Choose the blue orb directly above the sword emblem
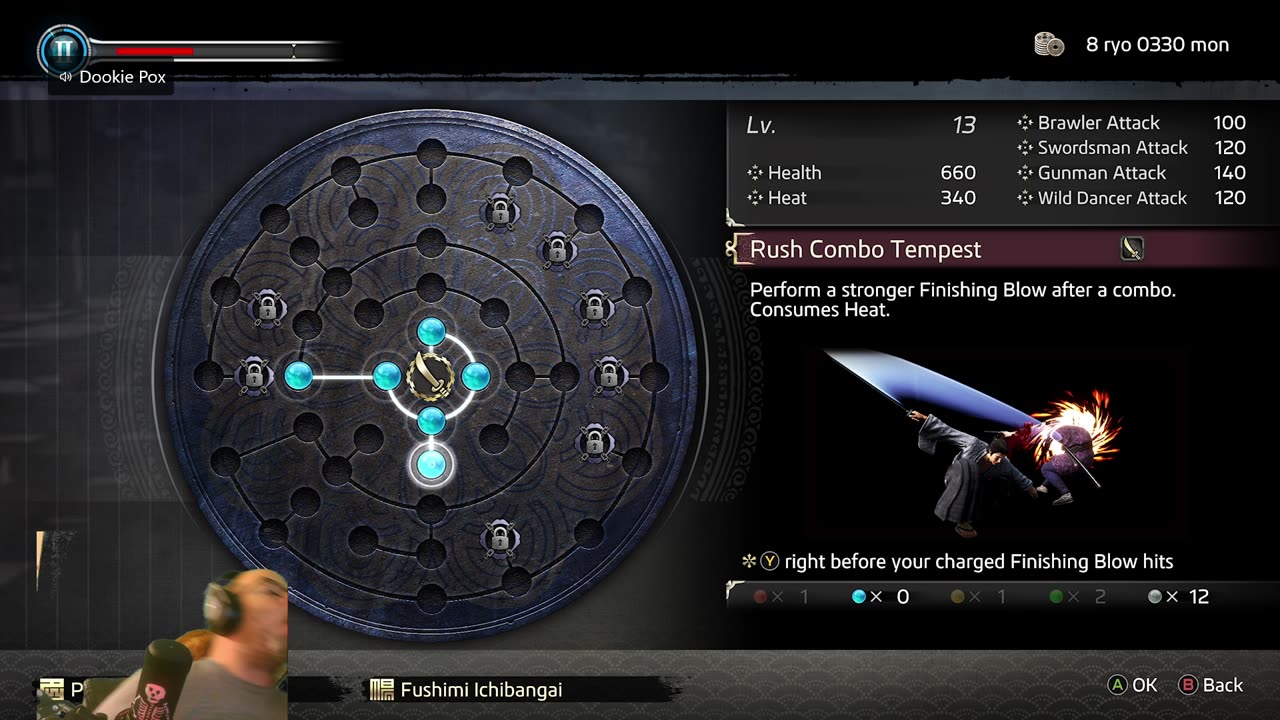The width and height of the screenshot is (1280, 720). pyautogui.click(x=431, y=331)
